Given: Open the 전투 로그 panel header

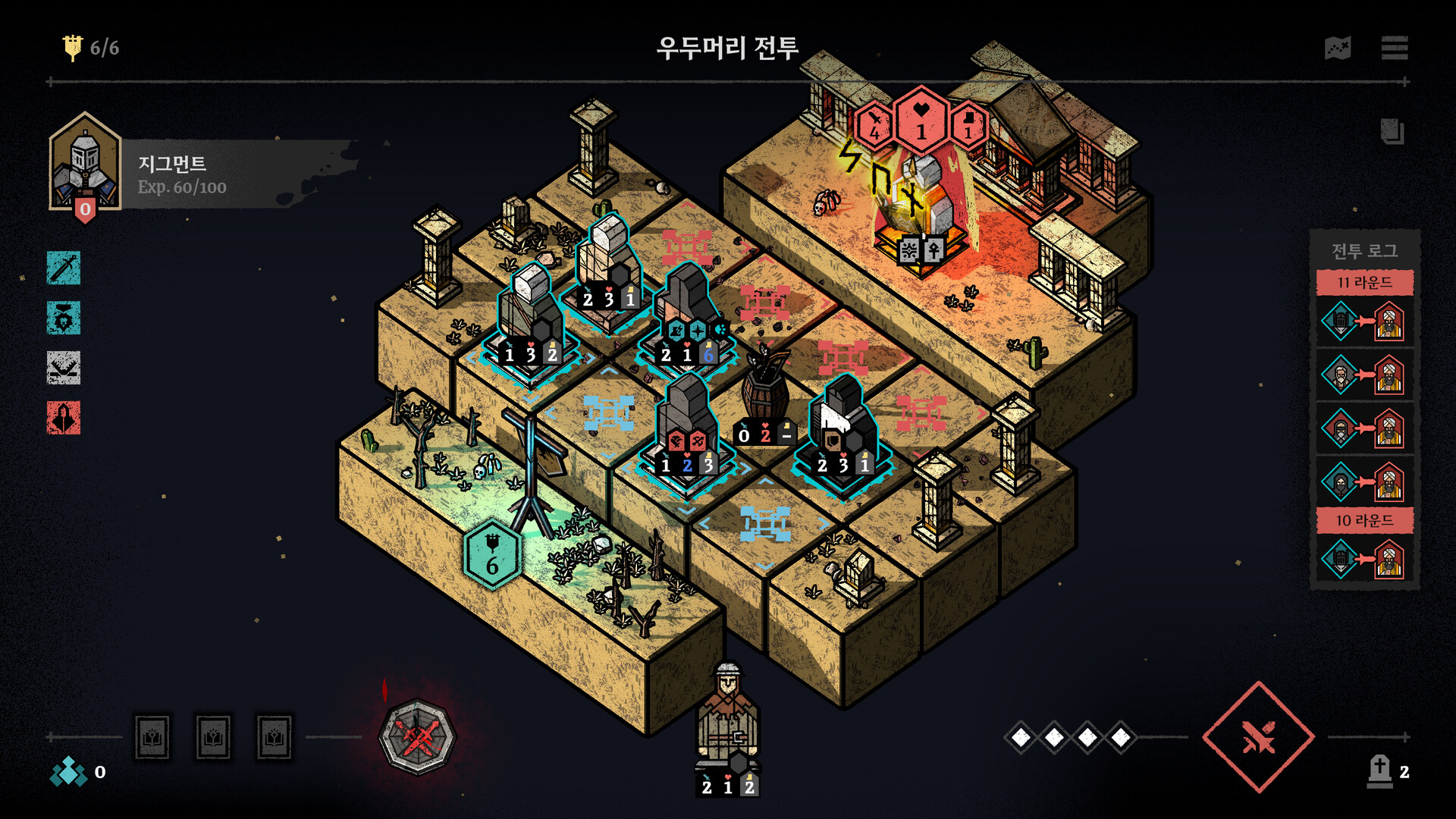Looking at the screenshot, I should pyautogui.click(x=1364, y=251).
